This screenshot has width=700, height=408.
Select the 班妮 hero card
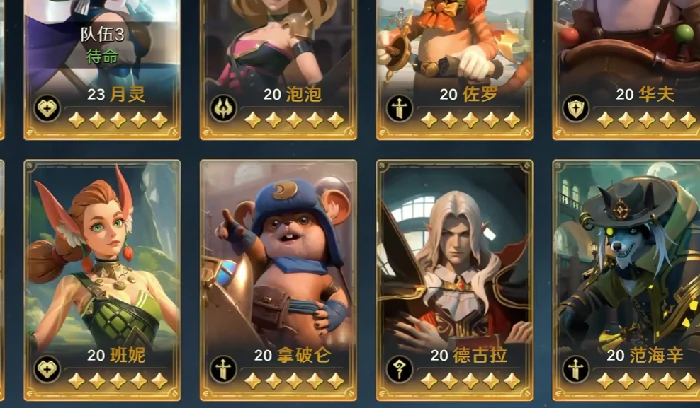click(102, 270)
